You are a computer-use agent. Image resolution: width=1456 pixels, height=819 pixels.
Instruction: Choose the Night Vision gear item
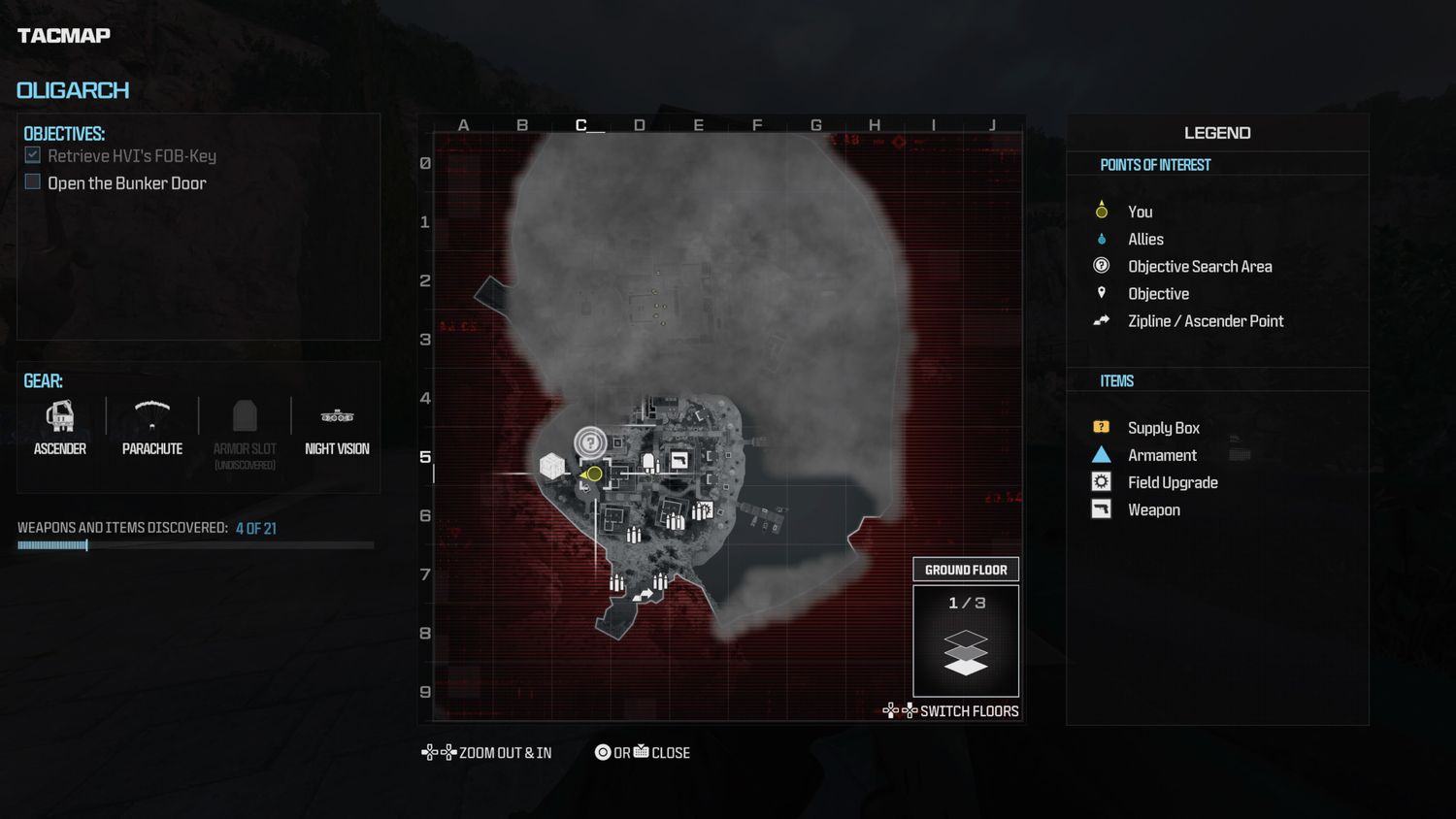[337, 427]
